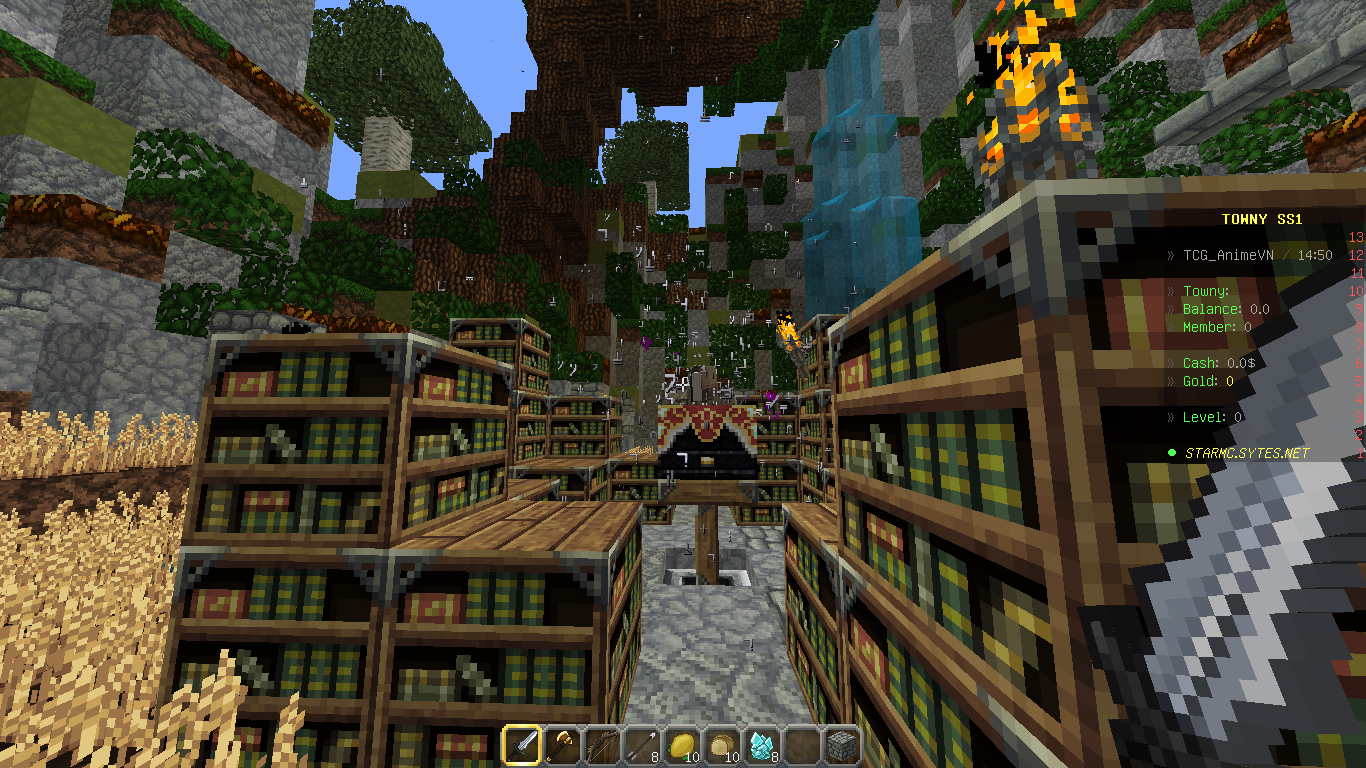Screen dimensions: 1366x768
Task: Pick the cyan crystal hotbar slot
Action: point(762,746)
